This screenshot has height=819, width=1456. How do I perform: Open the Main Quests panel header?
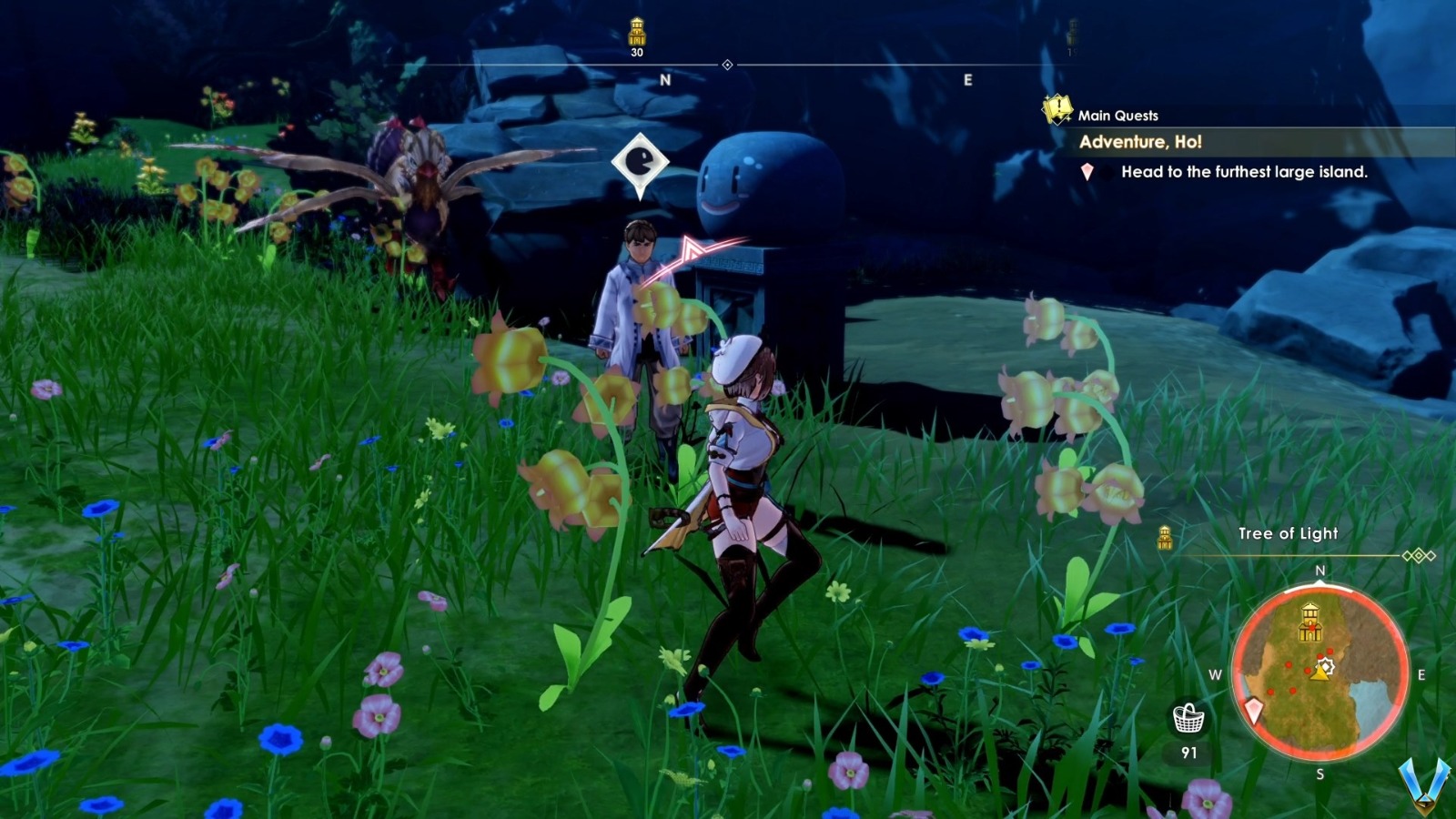[1117, 115]
